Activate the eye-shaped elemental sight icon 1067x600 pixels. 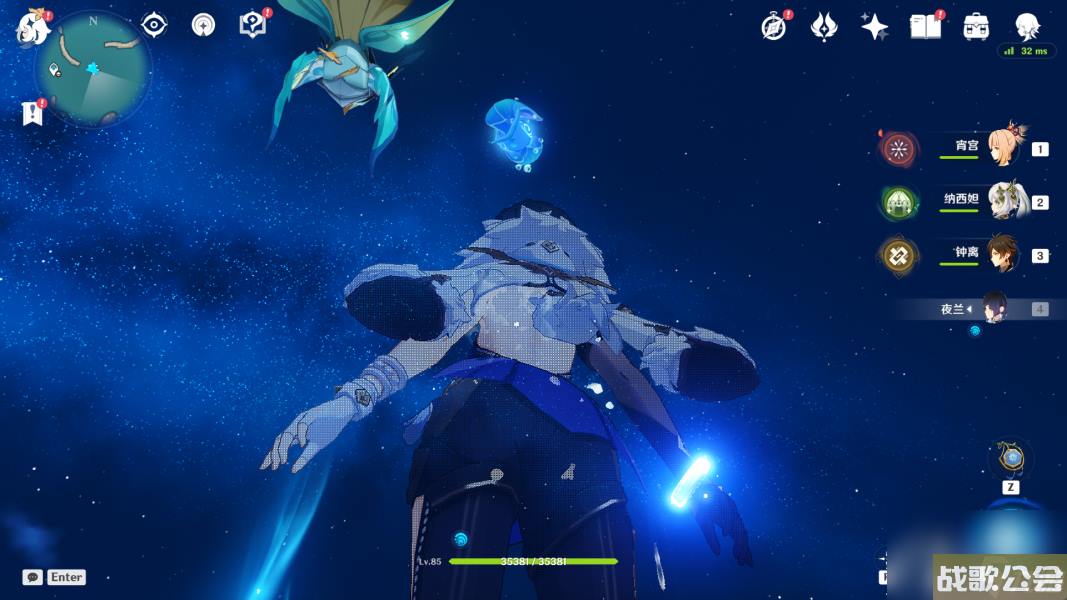tap(154, 25)
